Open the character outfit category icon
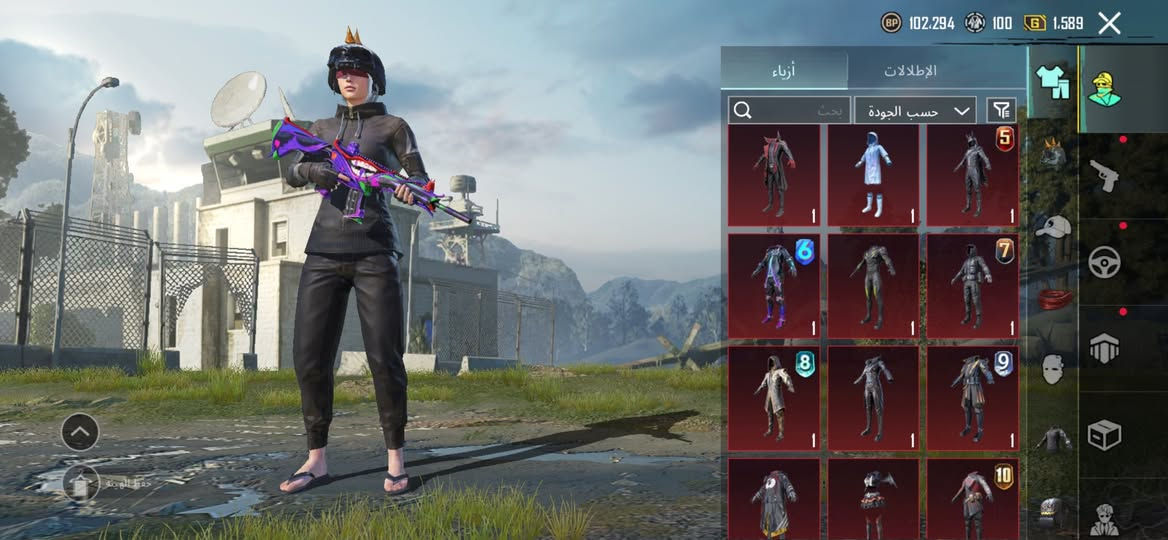The height and width of the screenshot is (540, 1168). 1104,90
